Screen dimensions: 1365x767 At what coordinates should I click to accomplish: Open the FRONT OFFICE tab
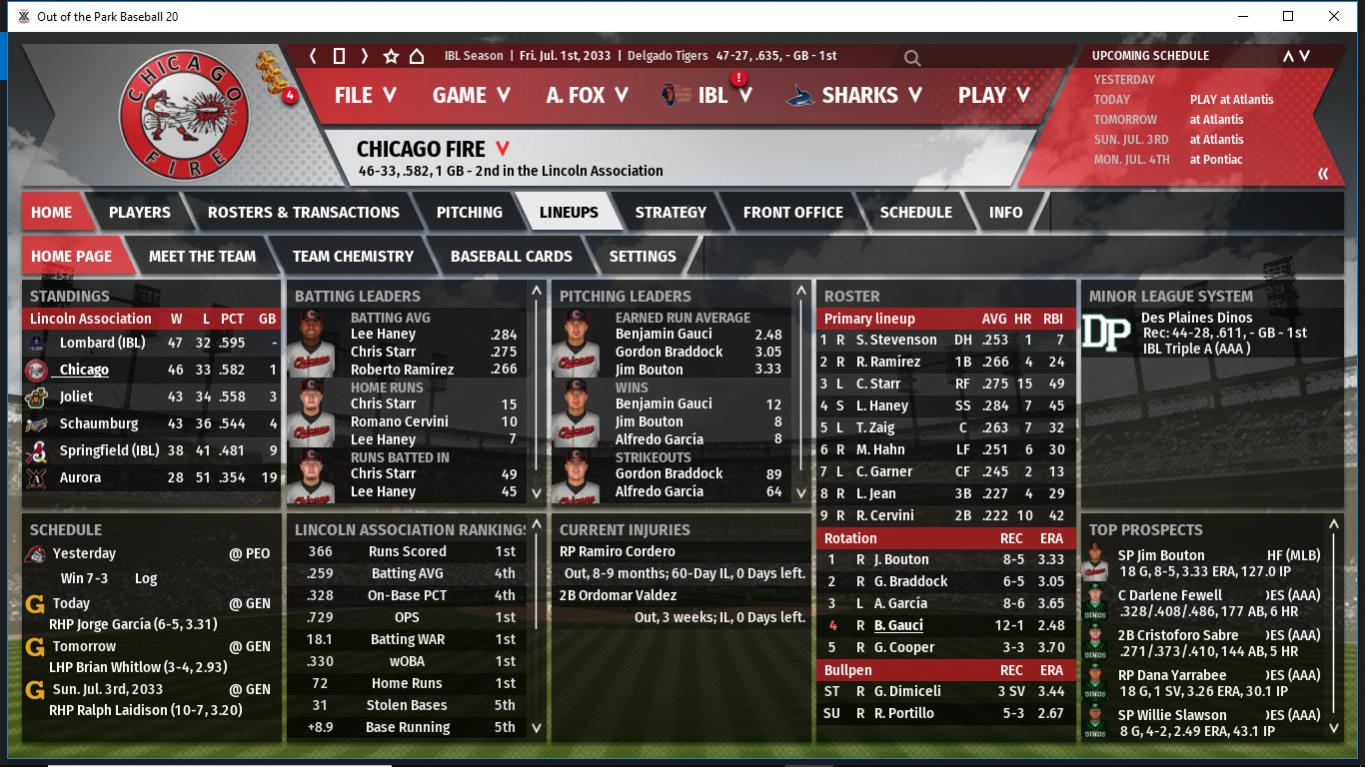[793, 212]
